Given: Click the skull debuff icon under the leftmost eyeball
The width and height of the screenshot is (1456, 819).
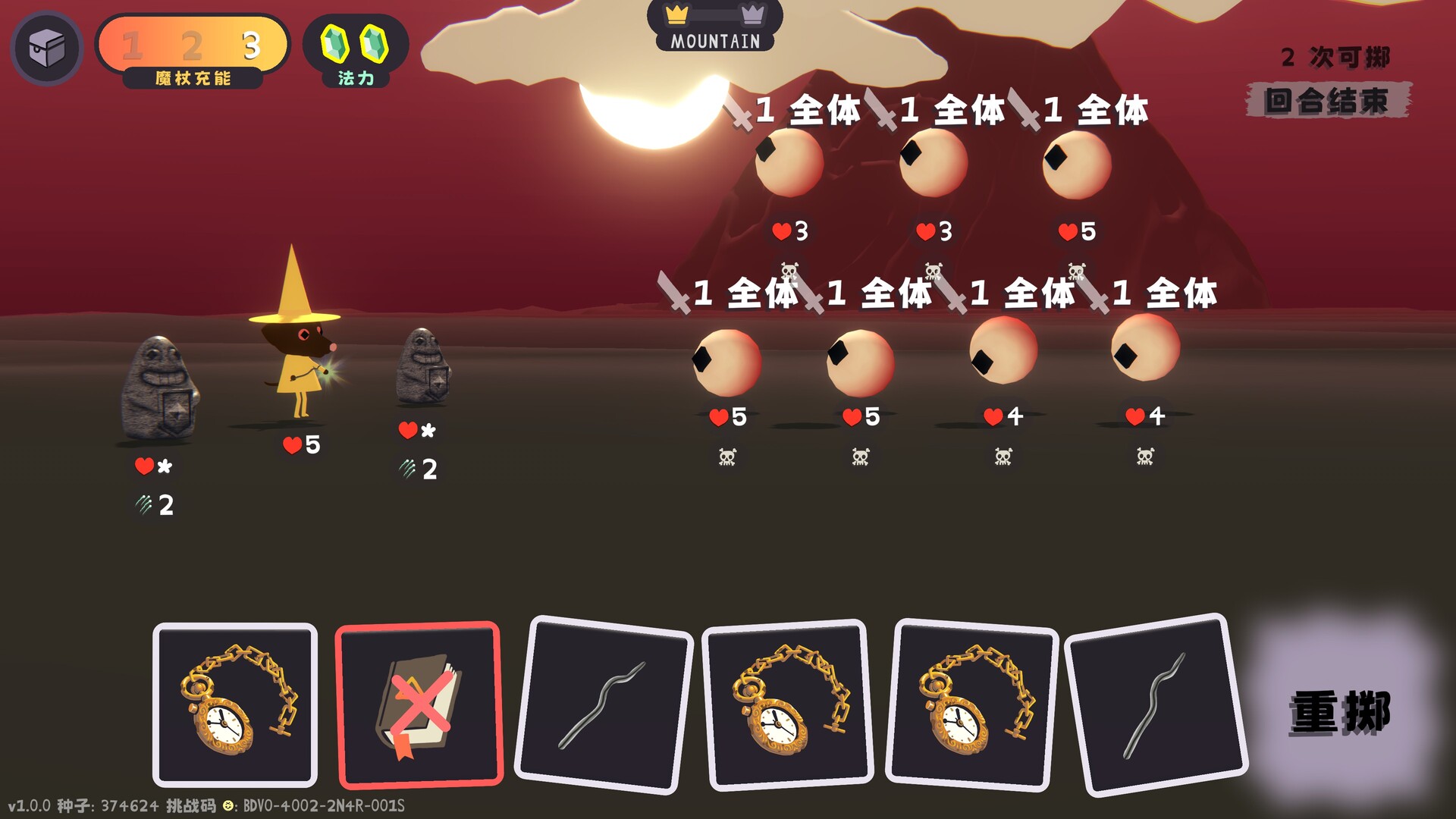Looking at the screenshot, I should [726, 456].
